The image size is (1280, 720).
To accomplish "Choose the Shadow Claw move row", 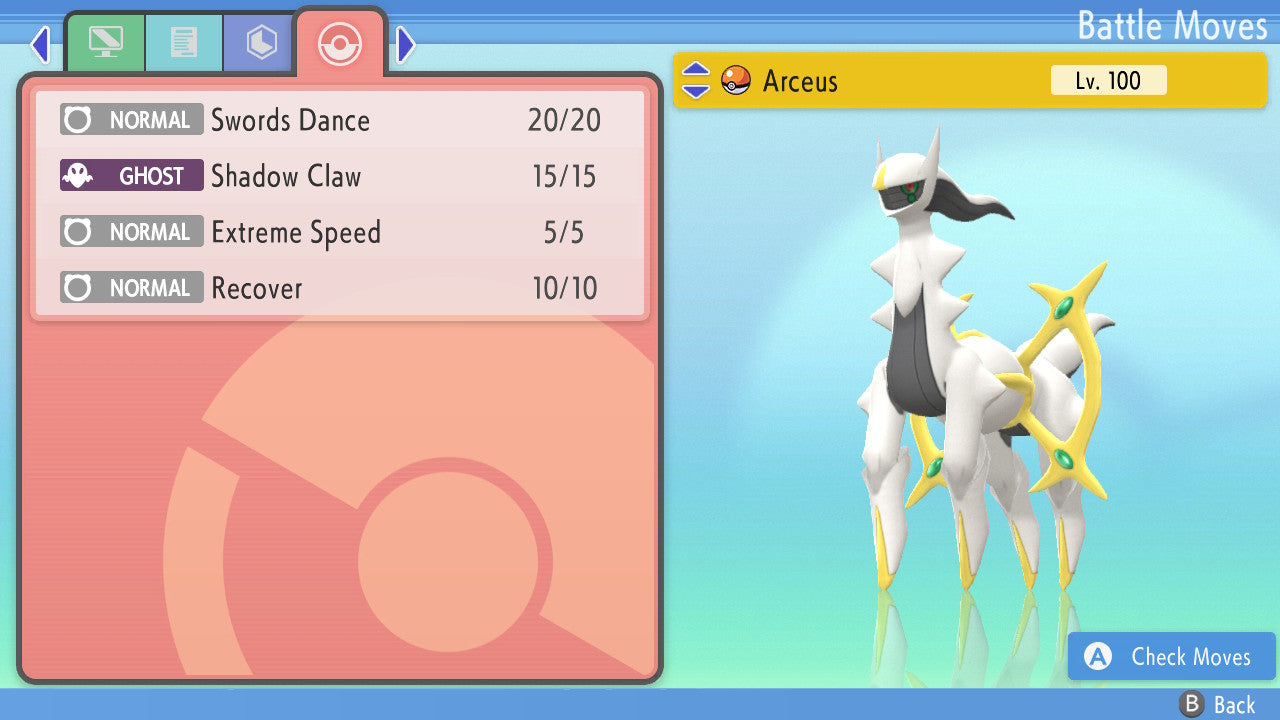I will 340,177.
